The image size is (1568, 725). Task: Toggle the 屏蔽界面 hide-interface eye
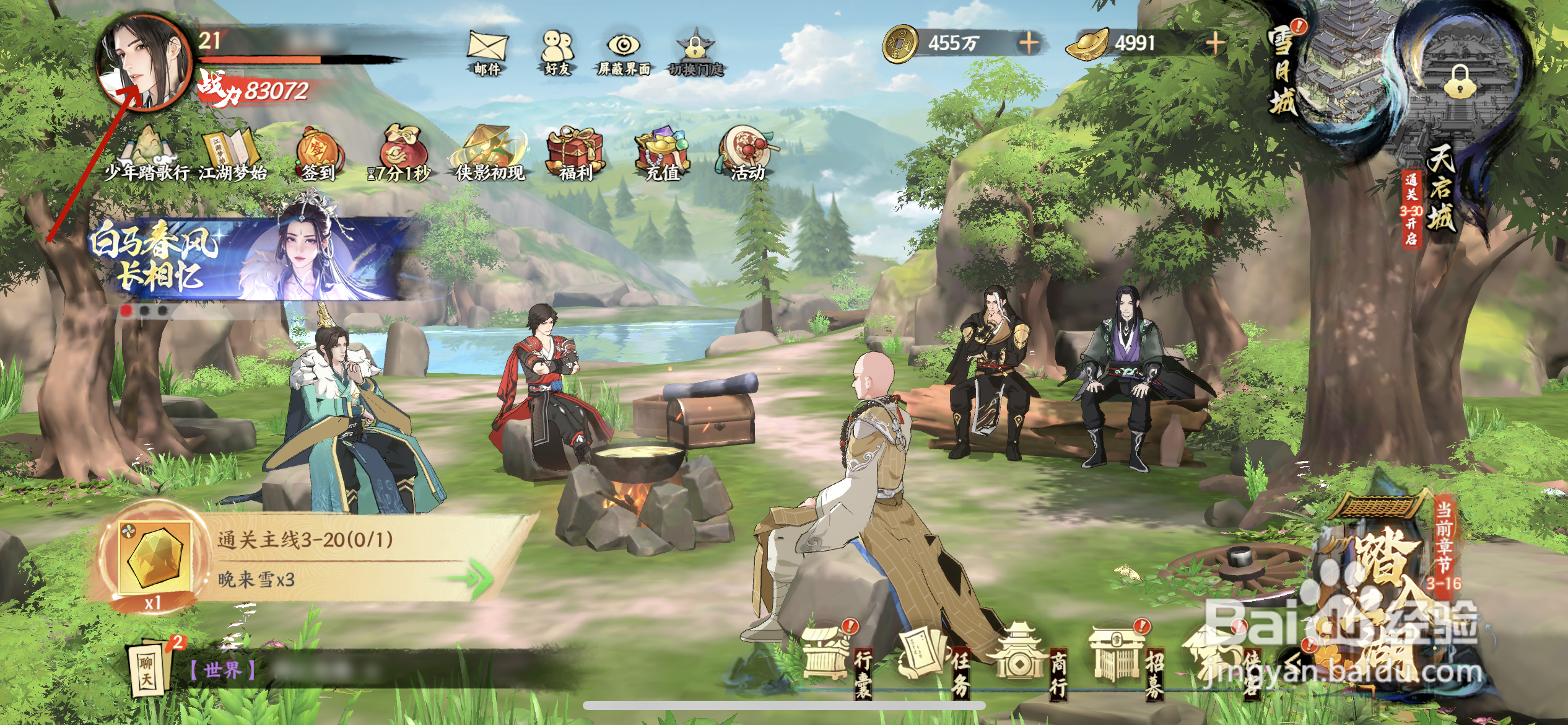(624, 50)
